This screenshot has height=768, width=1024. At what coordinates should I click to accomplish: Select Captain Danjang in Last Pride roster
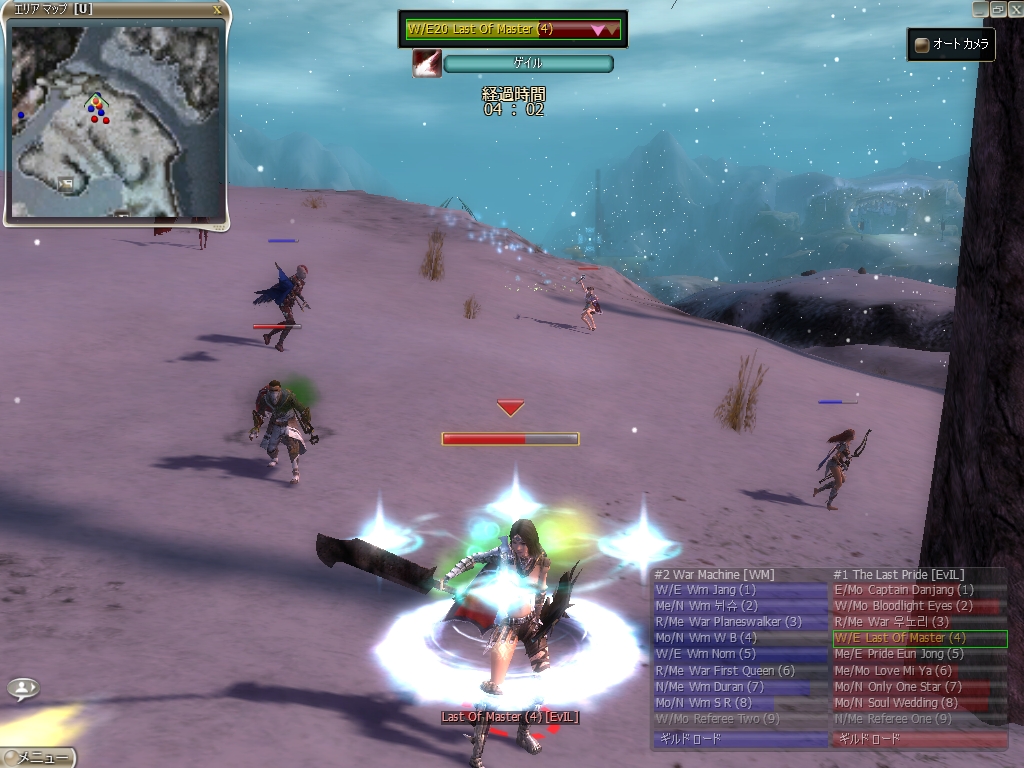[918, 590]
